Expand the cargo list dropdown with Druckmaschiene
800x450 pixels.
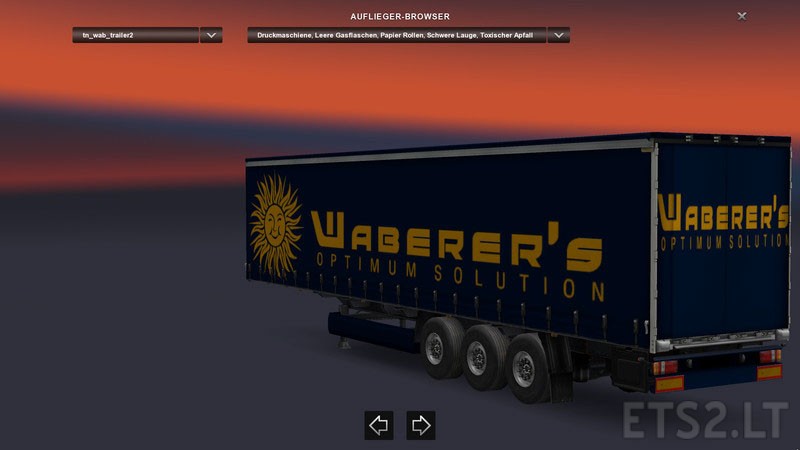(558, 35)
